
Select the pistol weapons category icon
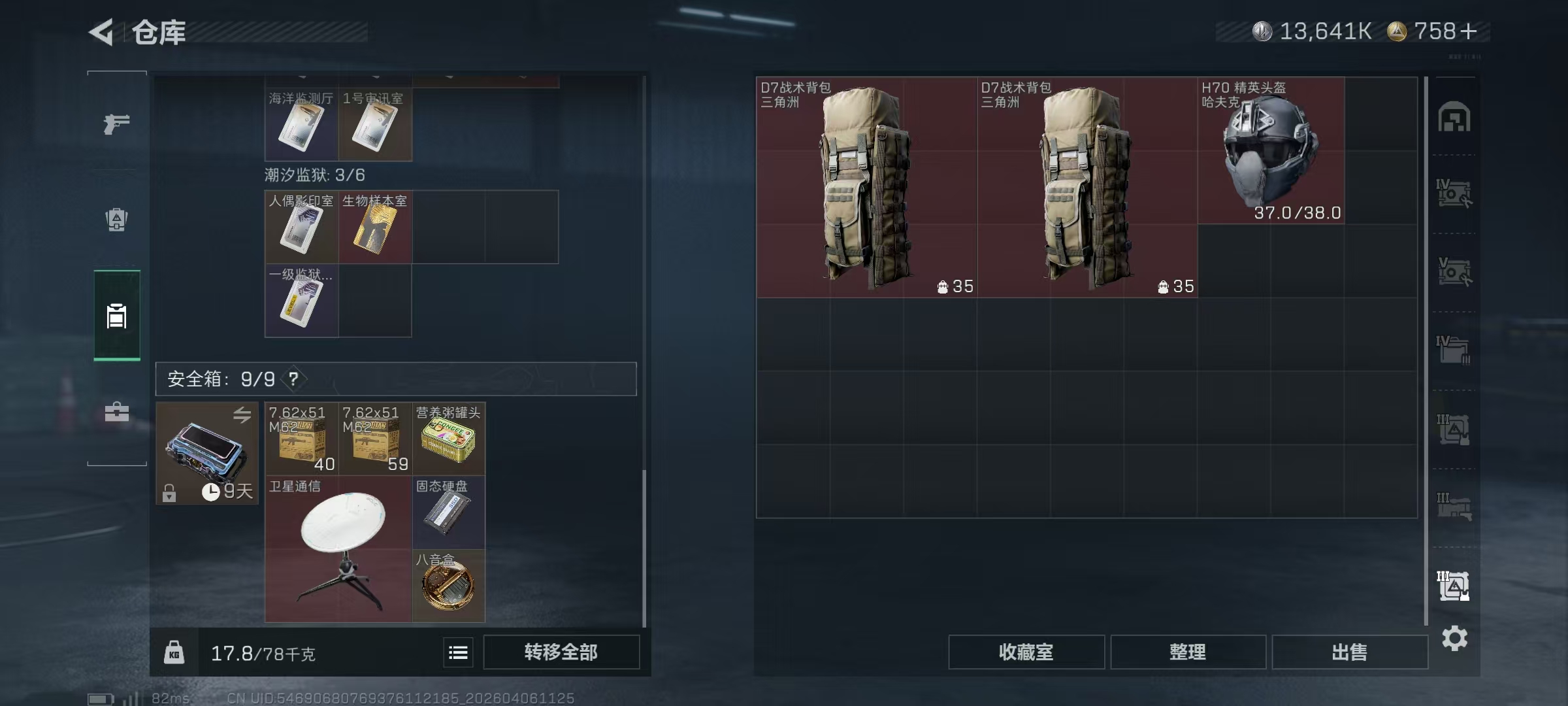[116, 123]
